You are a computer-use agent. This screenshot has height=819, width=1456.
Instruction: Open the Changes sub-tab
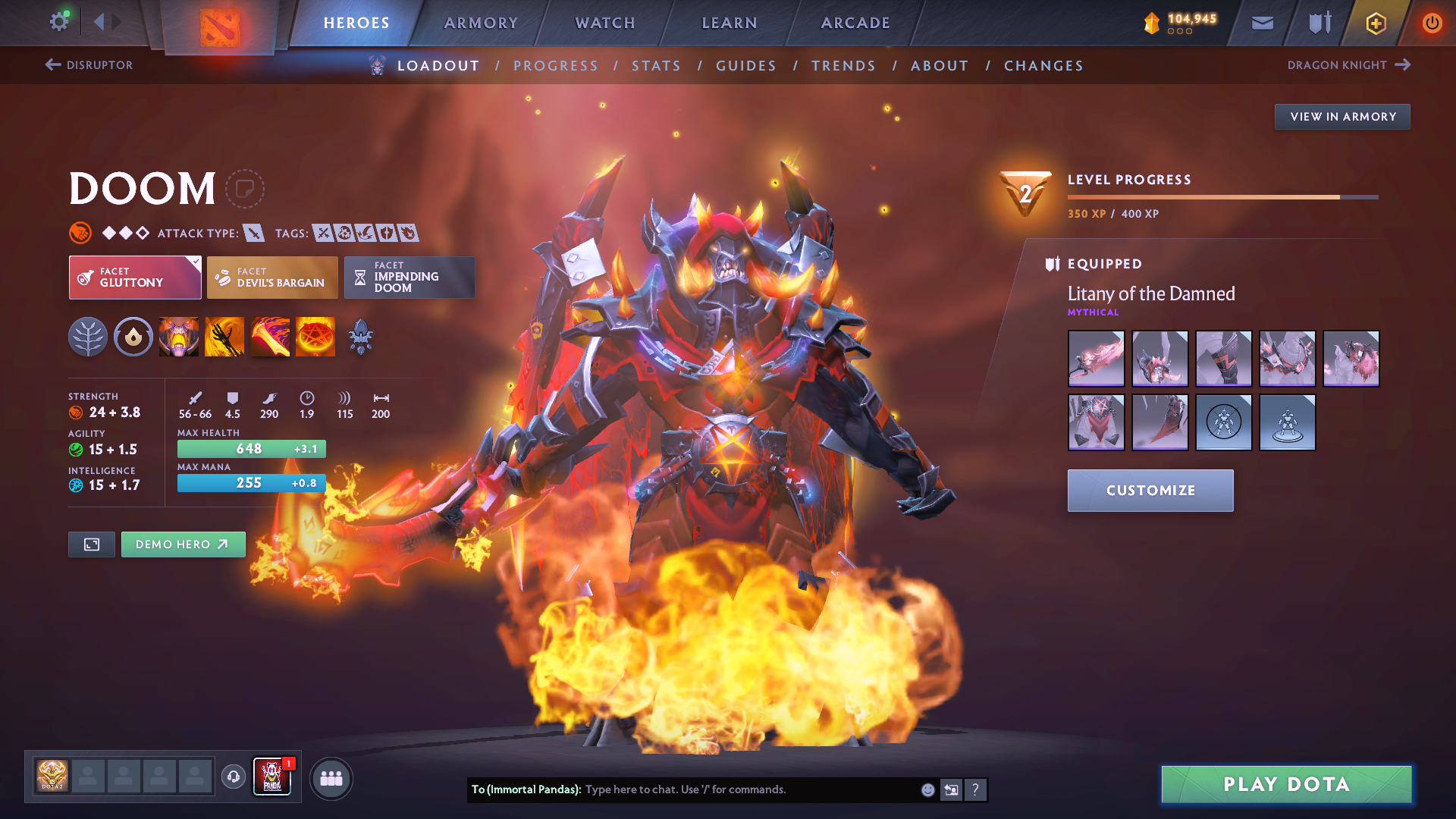1043,66
